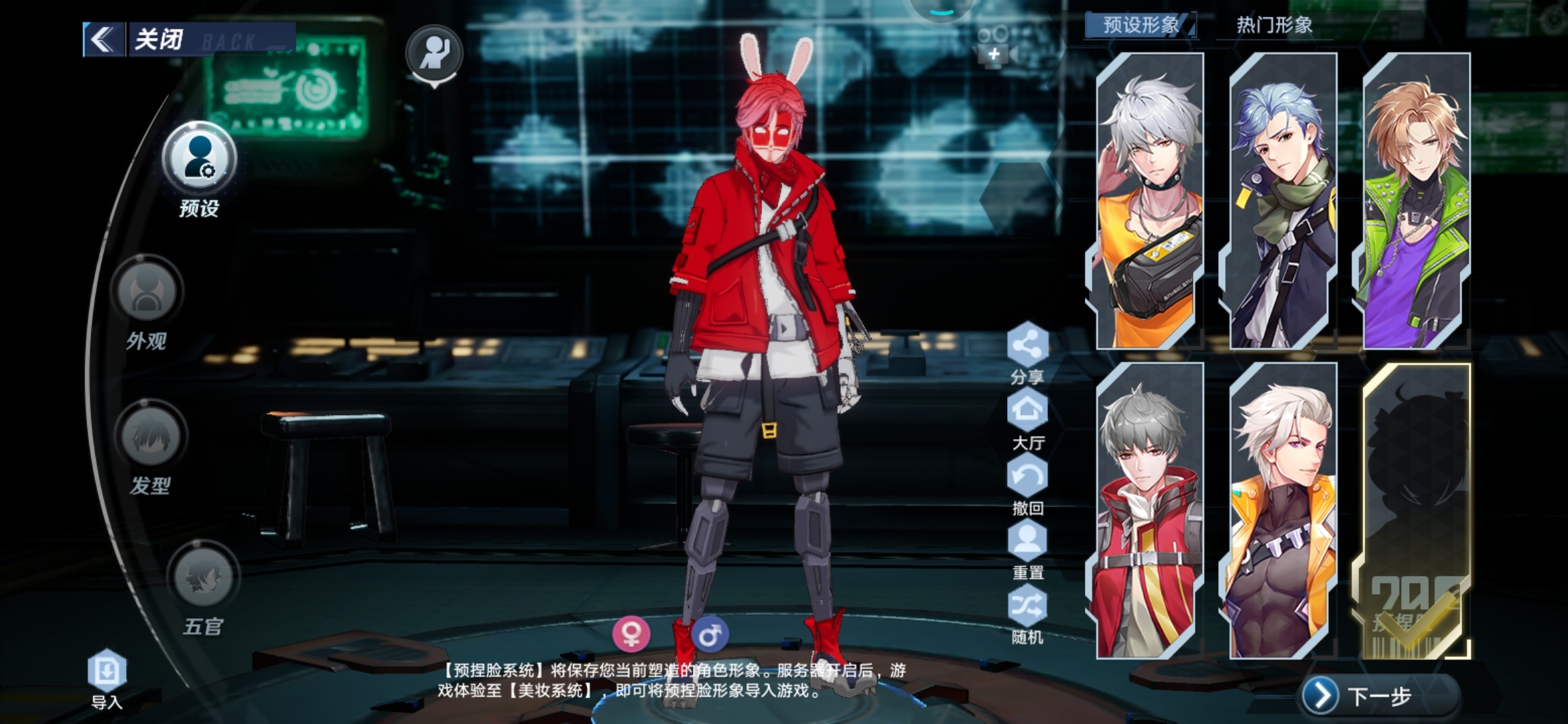Choose the male gender icon
The height and width of the screenshot is (724, 1568).
(710, 633)
